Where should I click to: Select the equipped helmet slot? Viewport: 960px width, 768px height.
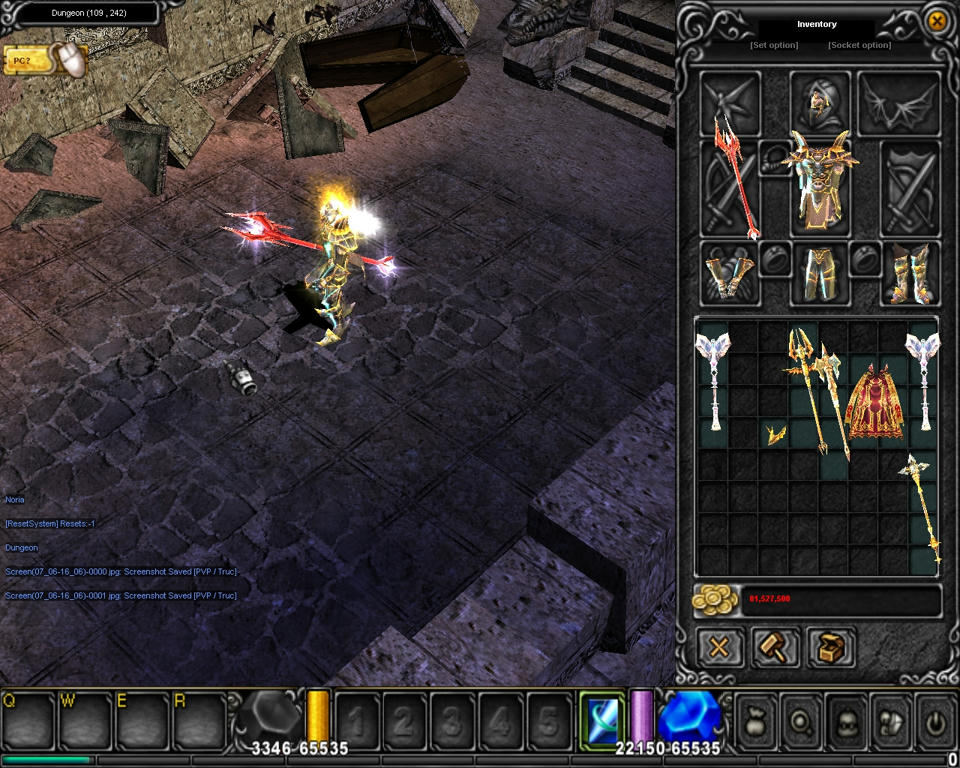point(820,102)
